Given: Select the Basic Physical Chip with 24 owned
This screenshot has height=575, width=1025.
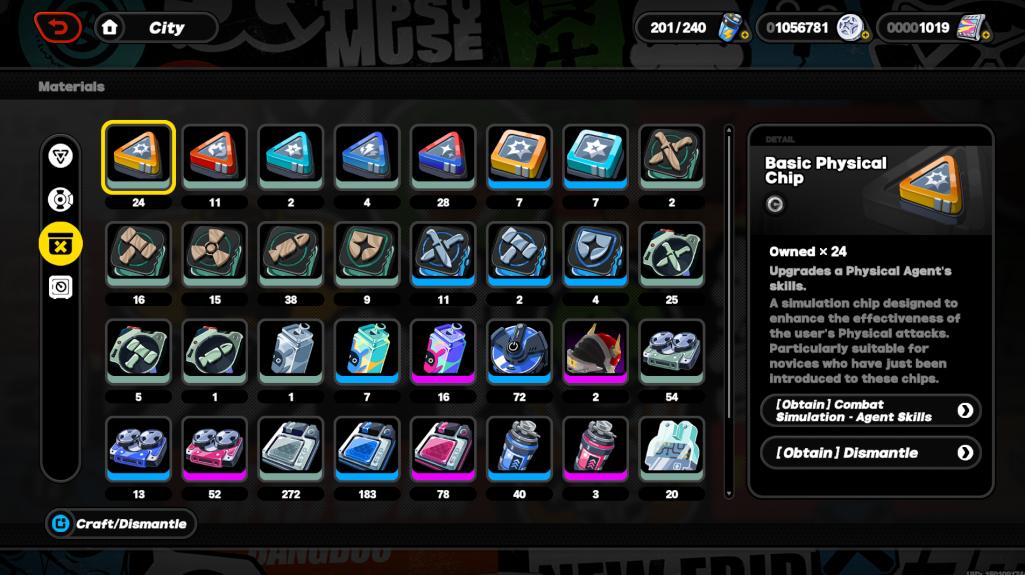Looking at the screenshot, I should 138,158.
